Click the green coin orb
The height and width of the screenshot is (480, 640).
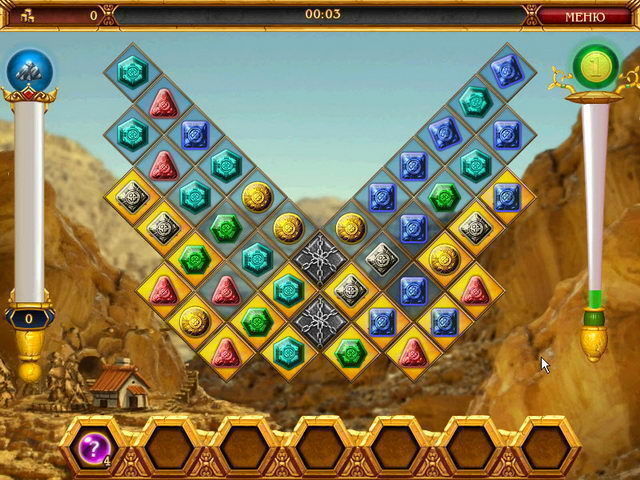tap(596, 66)
